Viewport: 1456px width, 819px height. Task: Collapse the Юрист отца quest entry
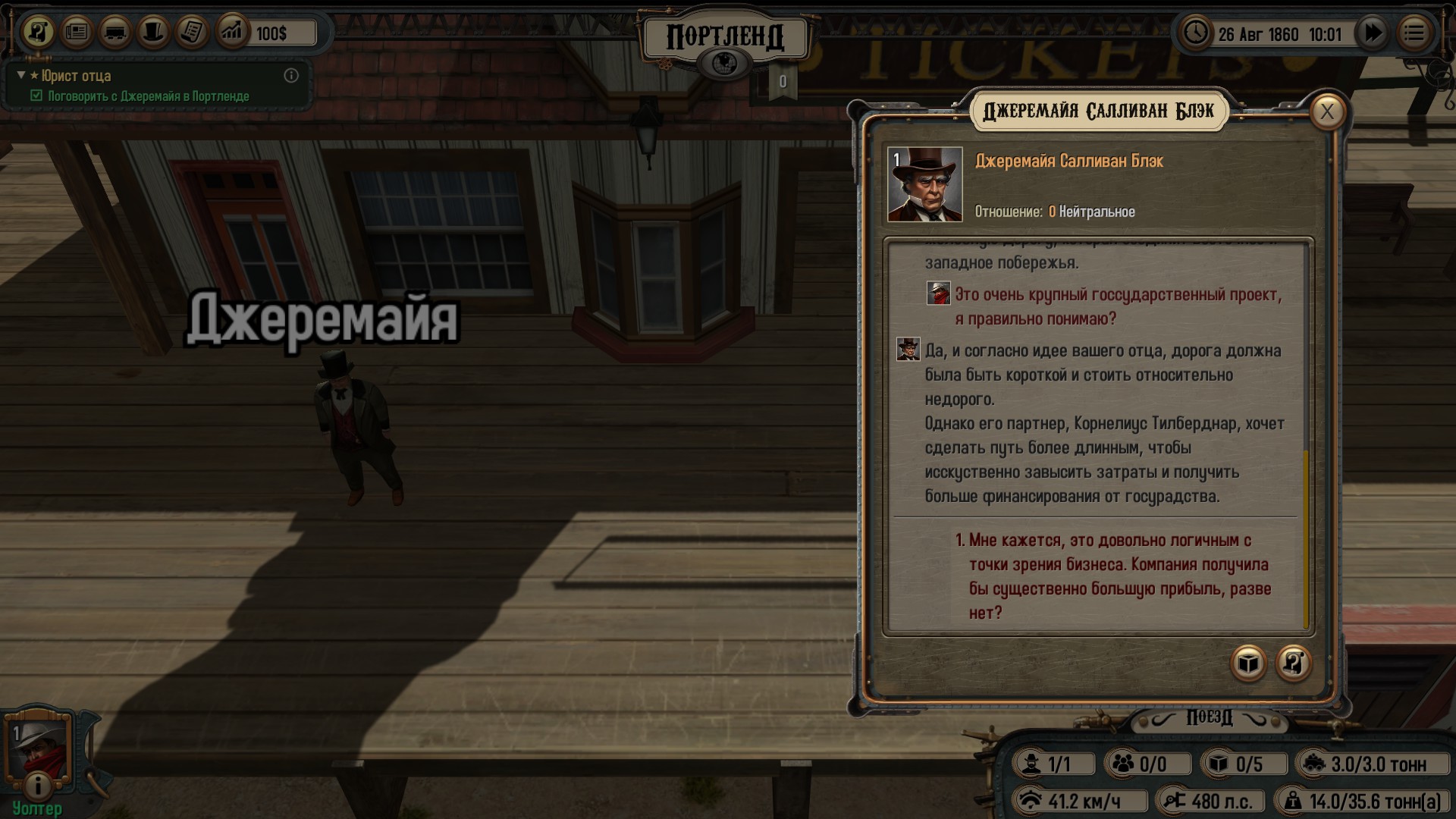(x=19, y=76)
